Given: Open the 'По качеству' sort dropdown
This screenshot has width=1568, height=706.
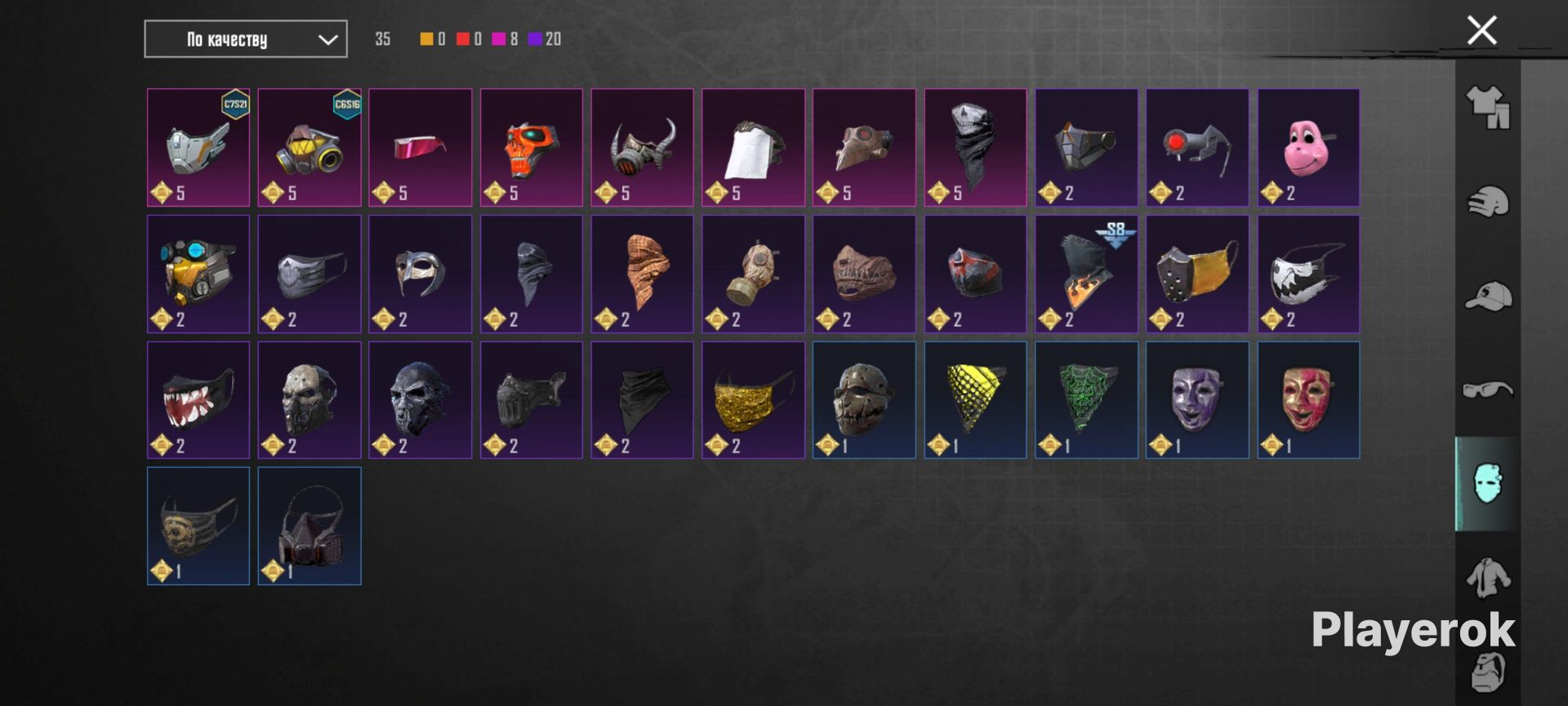Looking at the screenshot, I should (x=245, y=39).
